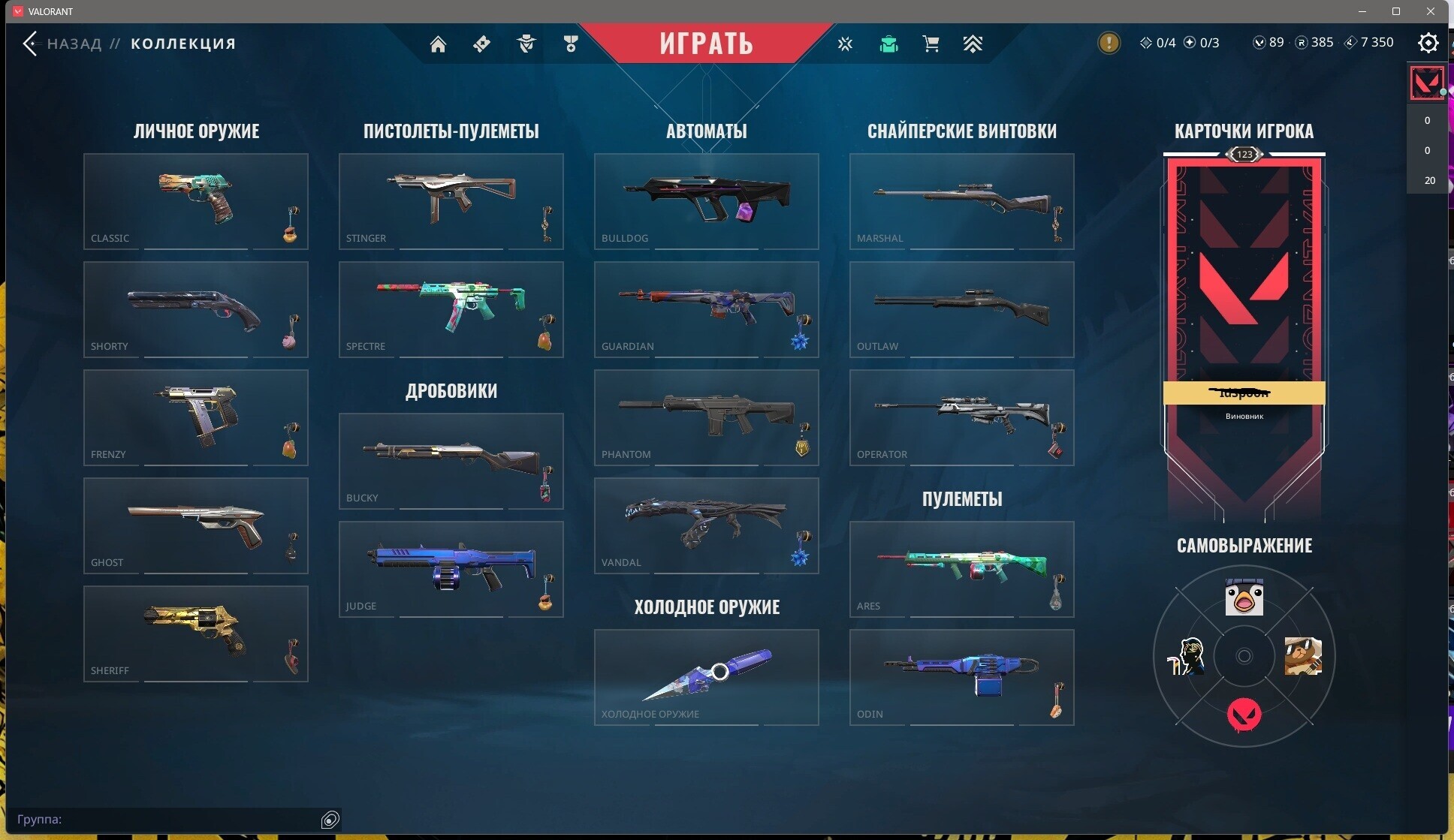The image size is (1454, 840).
Task: Go back using the НАЗАД arrow
Action: pyautogui.click(x=30, y=44)
